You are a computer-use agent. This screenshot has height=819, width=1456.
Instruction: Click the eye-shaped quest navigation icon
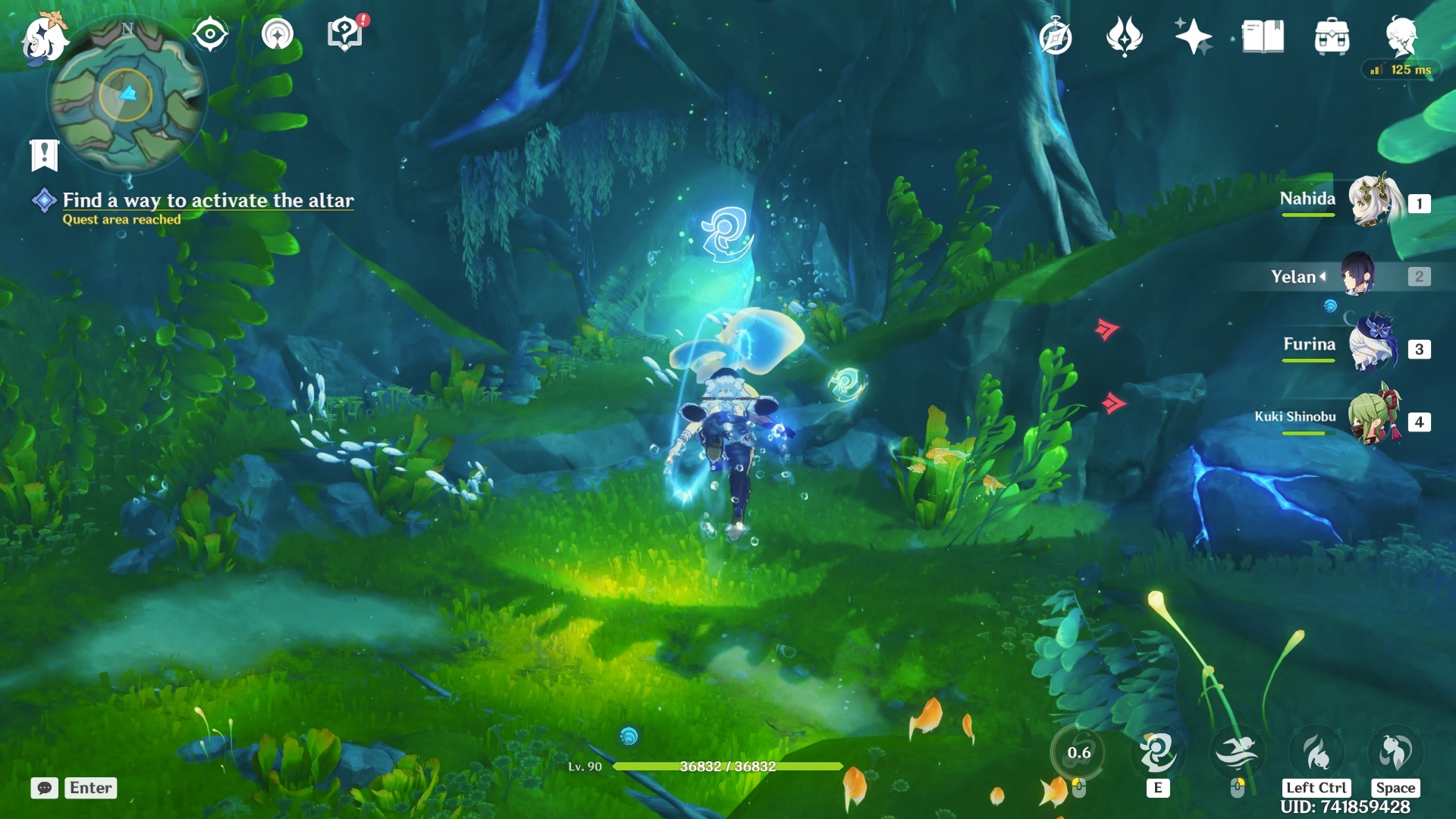[x=210, y=34]
